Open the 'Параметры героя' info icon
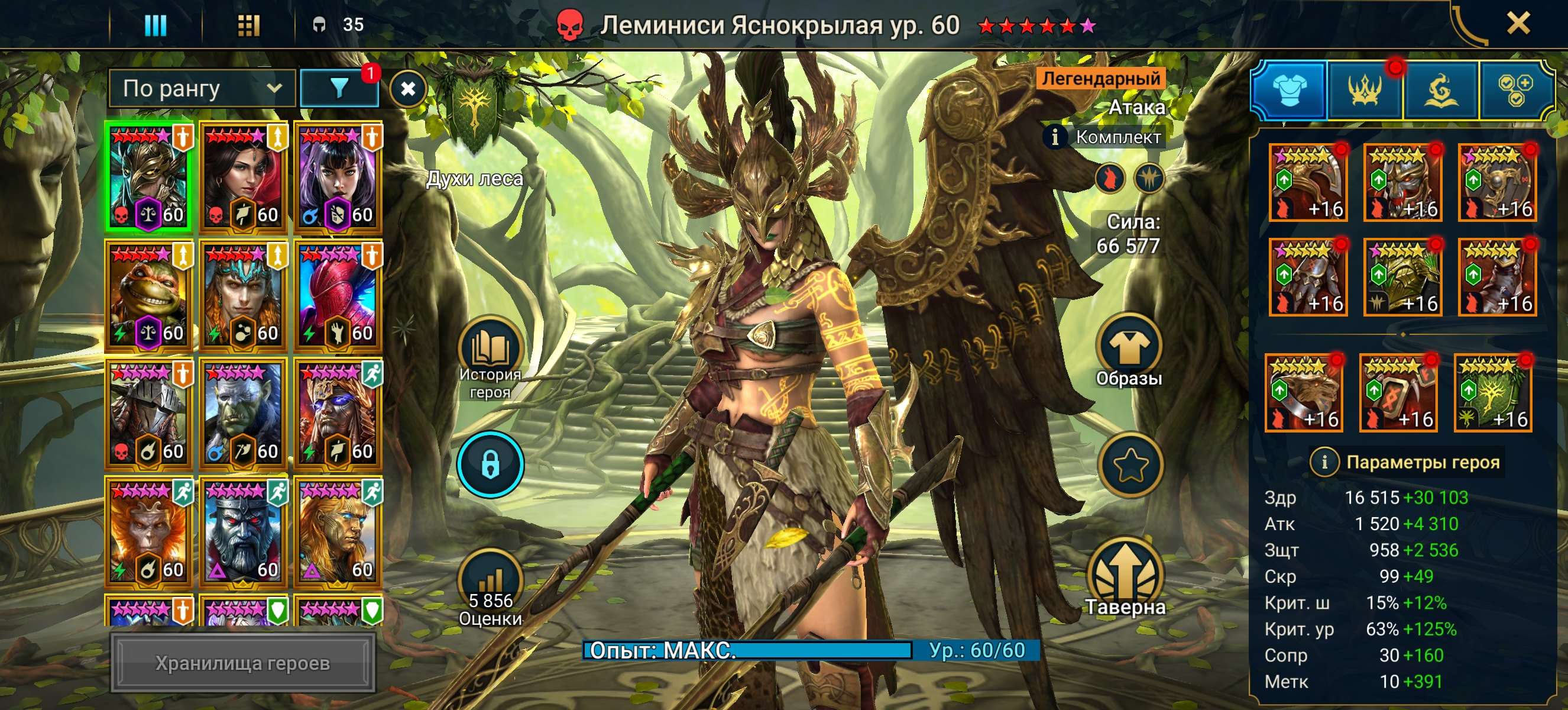The image size is (1568, 710). click(x=1324, y=462)
